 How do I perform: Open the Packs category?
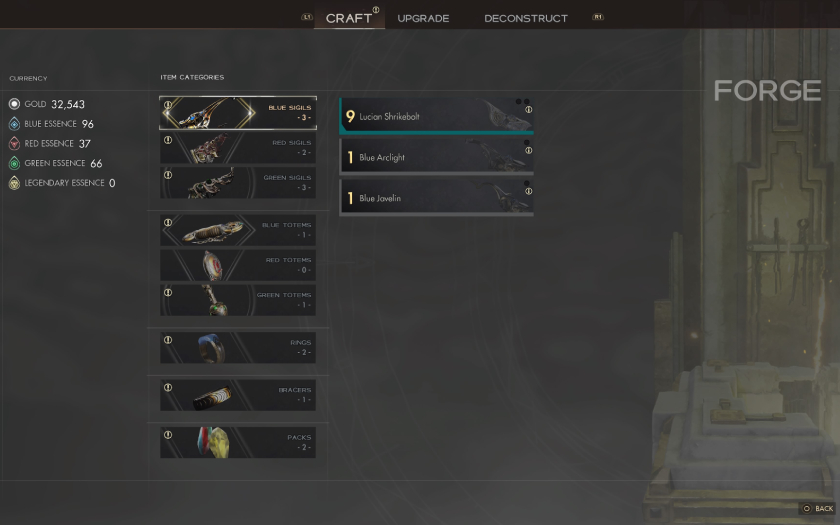tap(238, 442)
